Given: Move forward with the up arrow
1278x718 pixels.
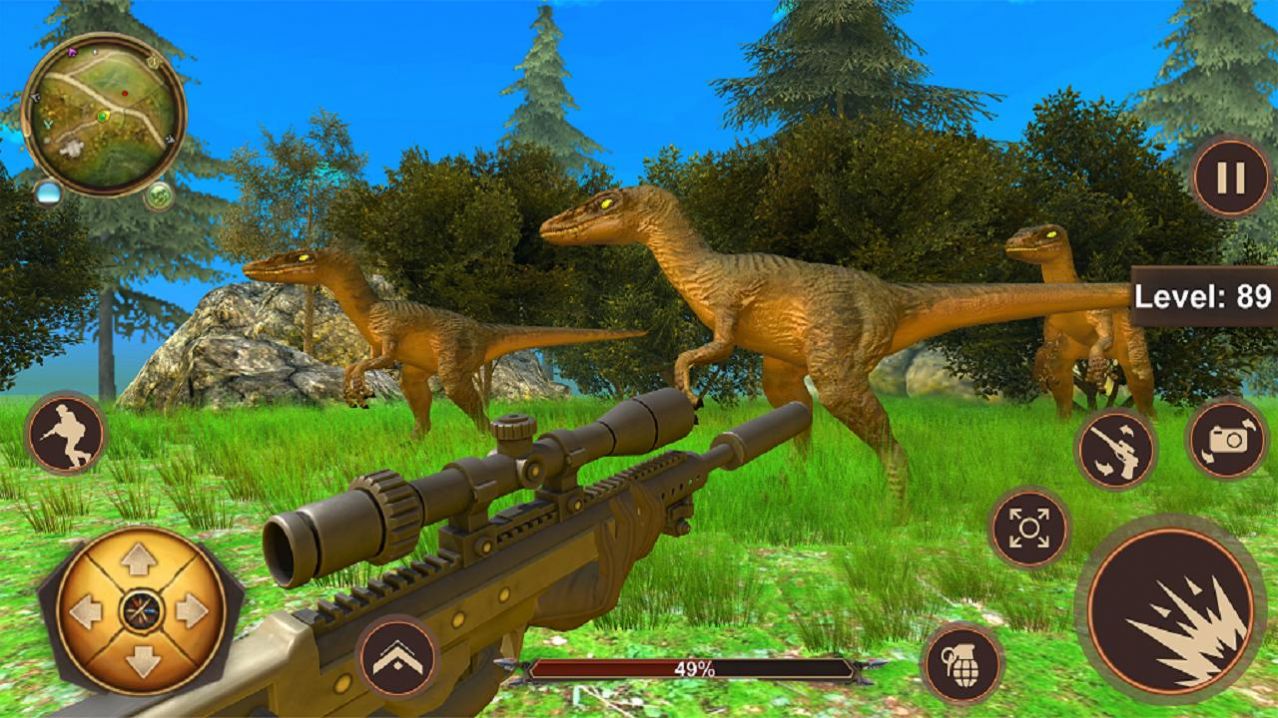Looking at the screenshot, I should coord(140,560).
